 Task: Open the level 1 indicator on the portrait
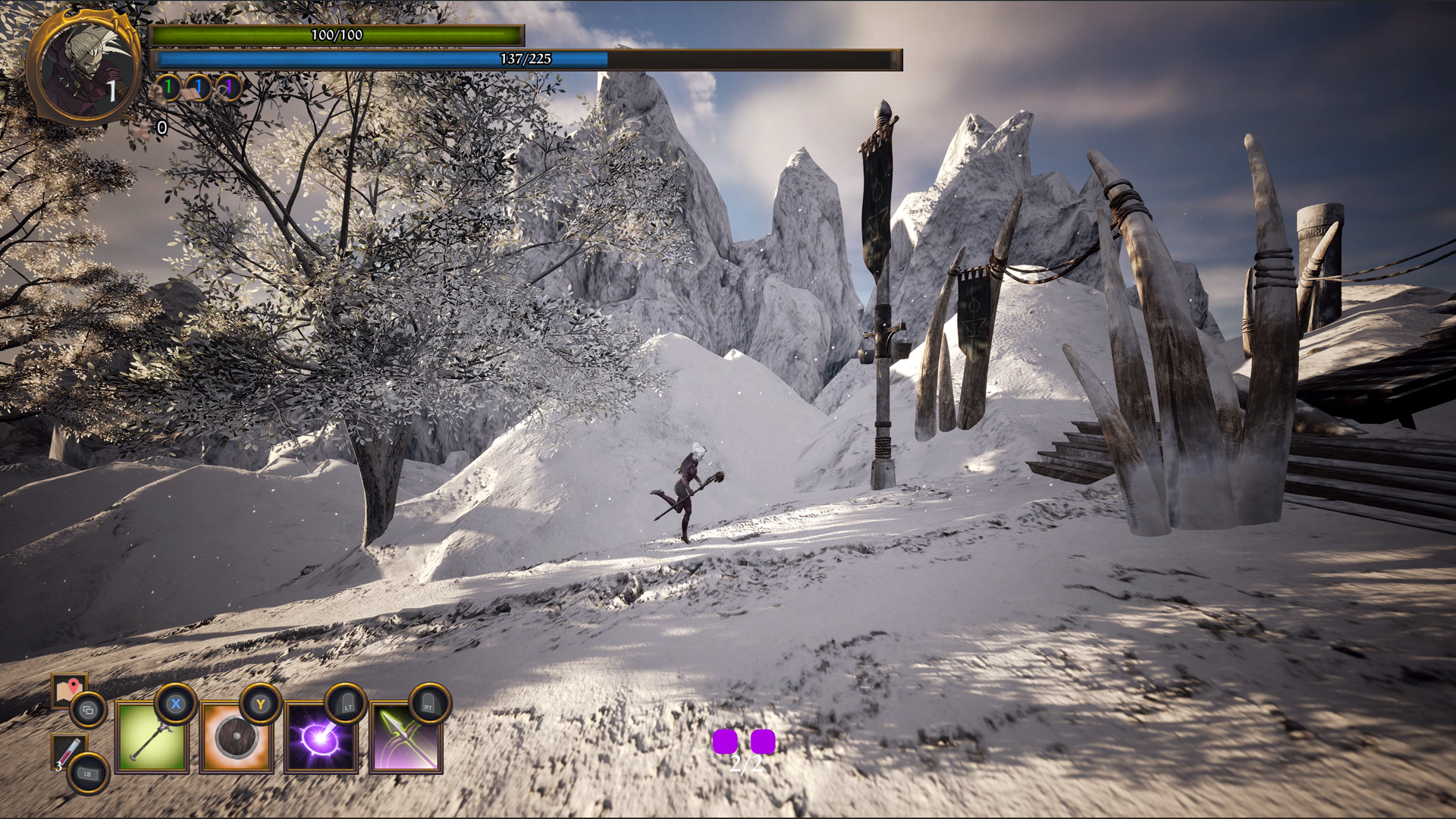(x=111, y=93)
